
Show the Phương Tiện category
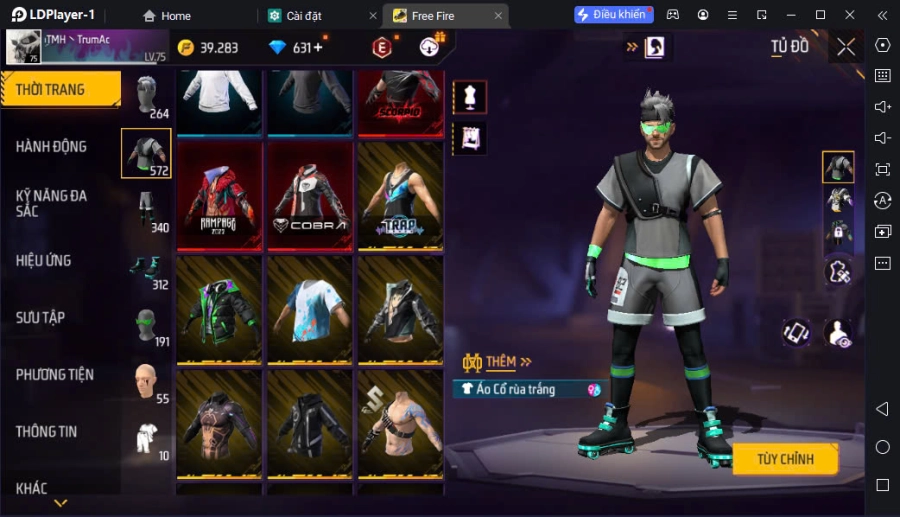point(55,375)
